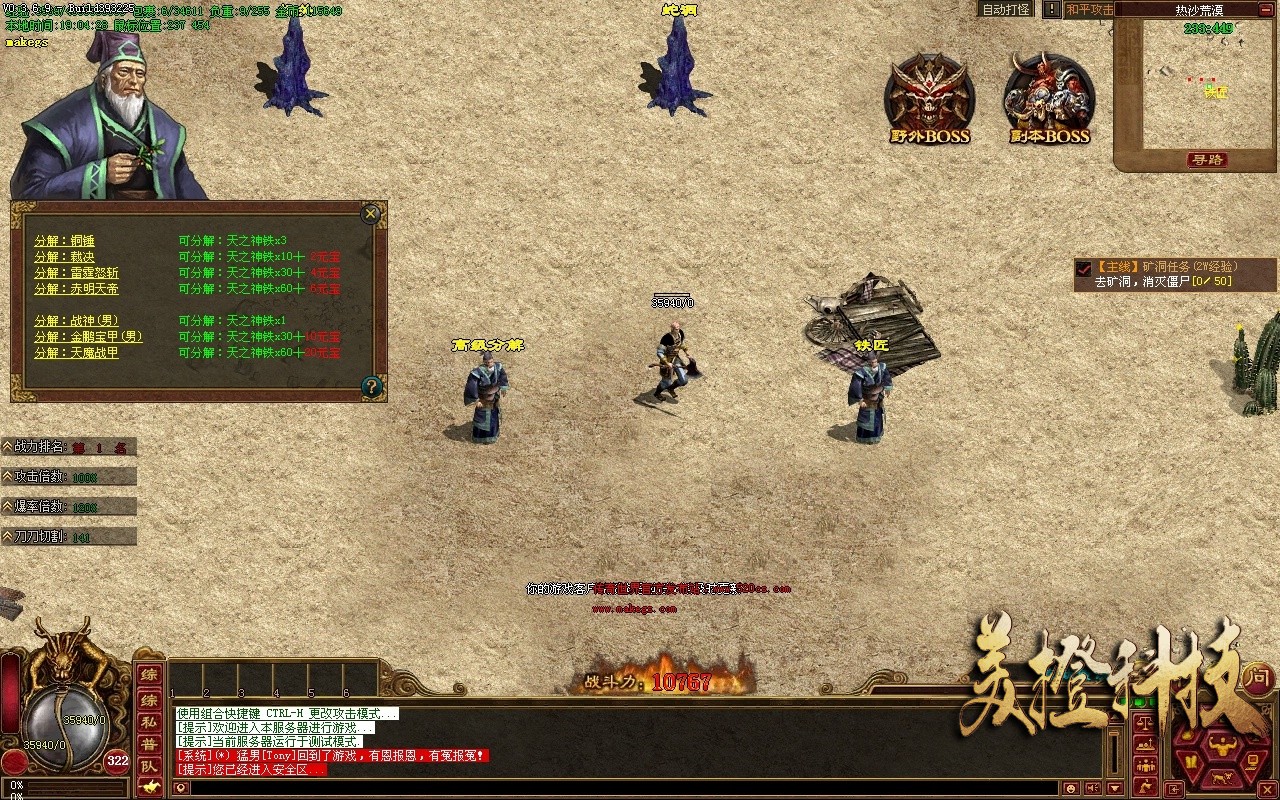Image resolution: width=1280 pixels, height=800 pixels.
Task: Click the horse auto-ride icon below chat tabs
Action: (148, 787)
